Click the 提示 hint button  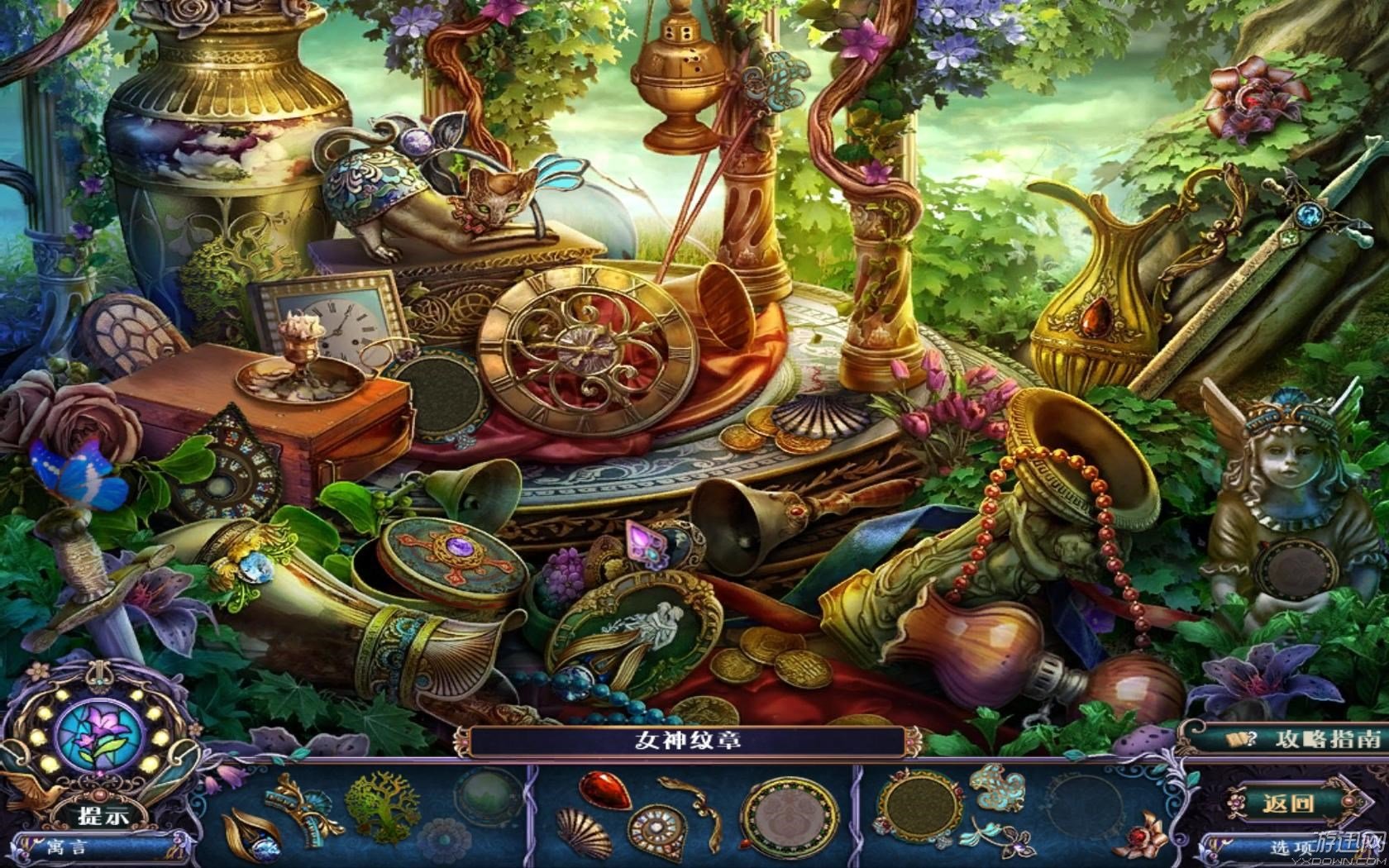click(x=103, y=815)
